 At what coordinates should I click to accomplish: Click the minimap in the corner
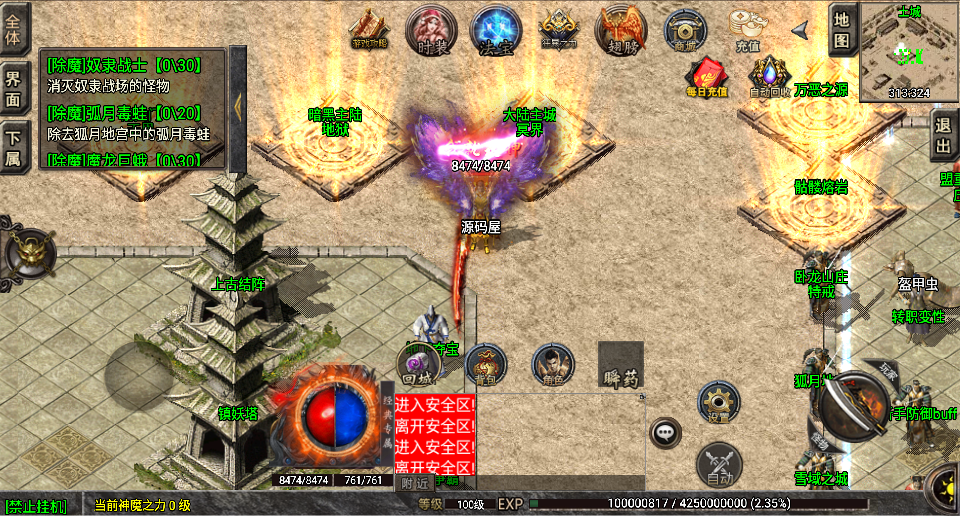tap(908, 49)
